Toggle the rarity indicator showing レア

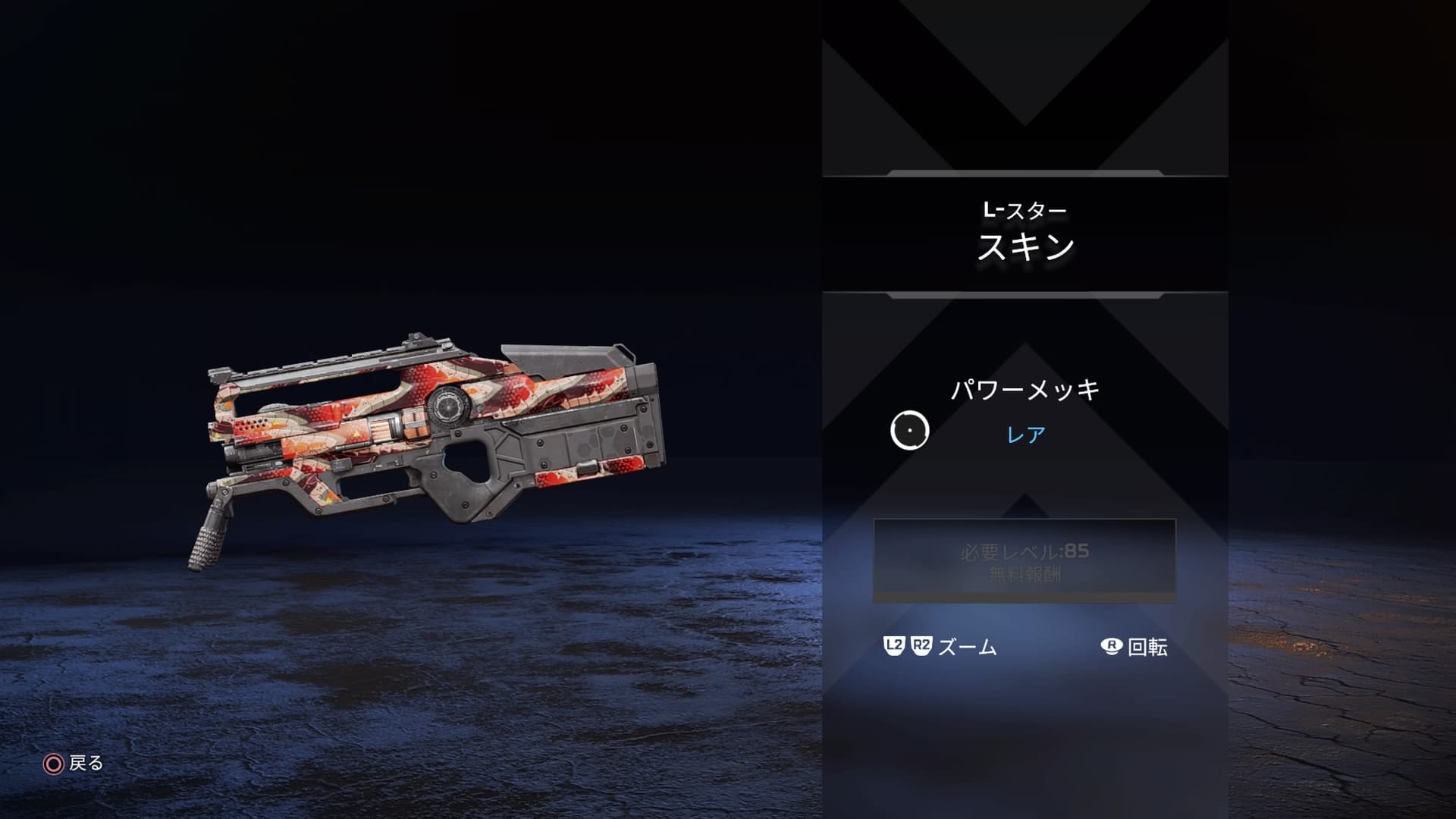point(1026,433)
